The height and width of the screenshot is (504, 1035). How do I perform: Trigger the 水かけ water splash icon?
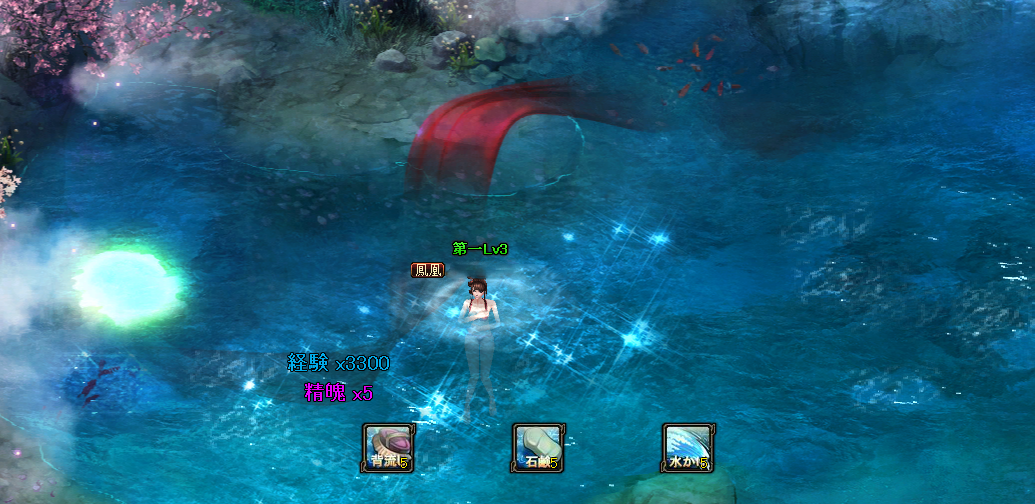pyautogui.click(x=687, y=447)
